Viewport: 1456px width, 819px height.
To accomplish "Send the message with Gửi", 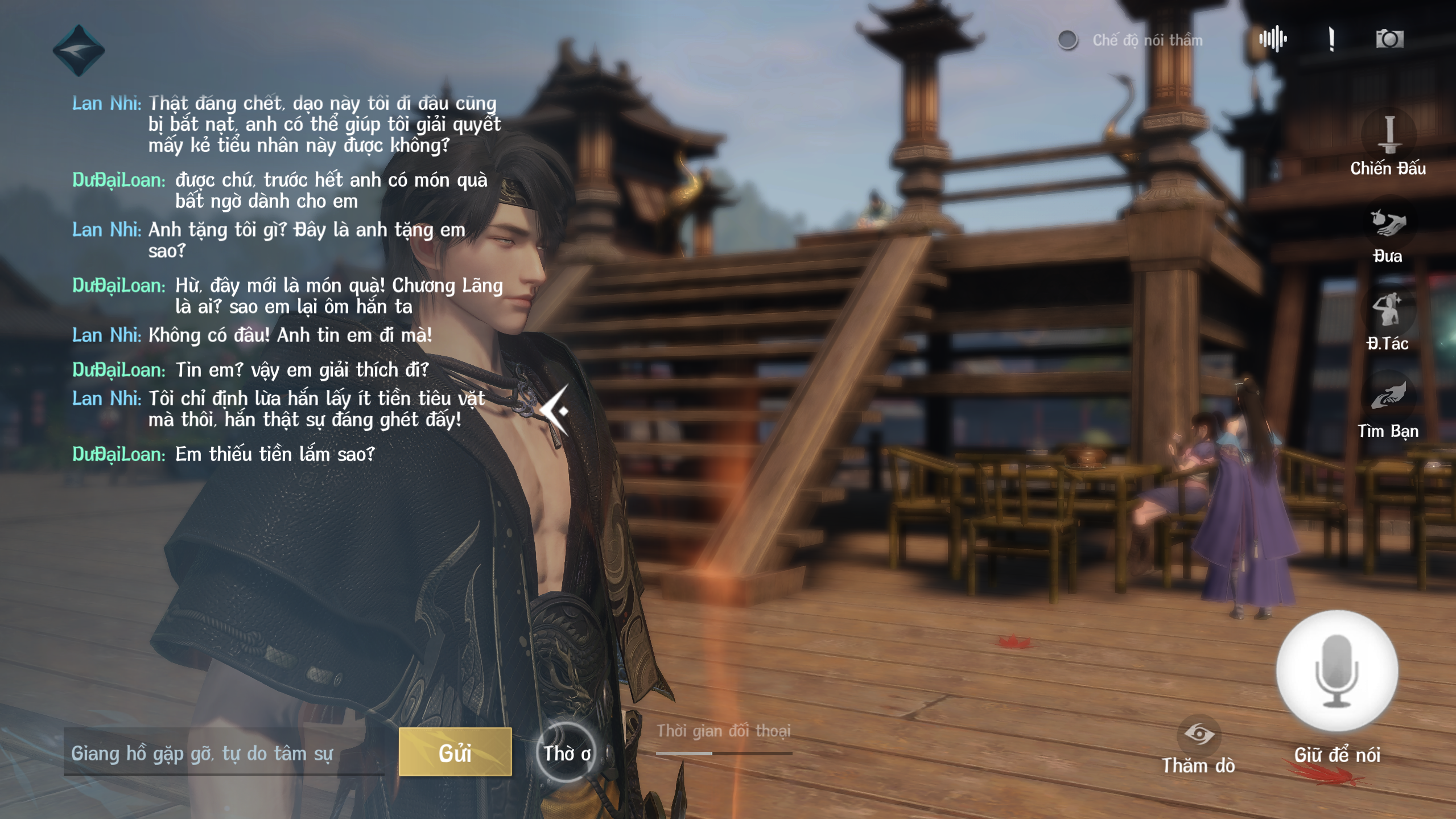I will [x=455, y=752].
